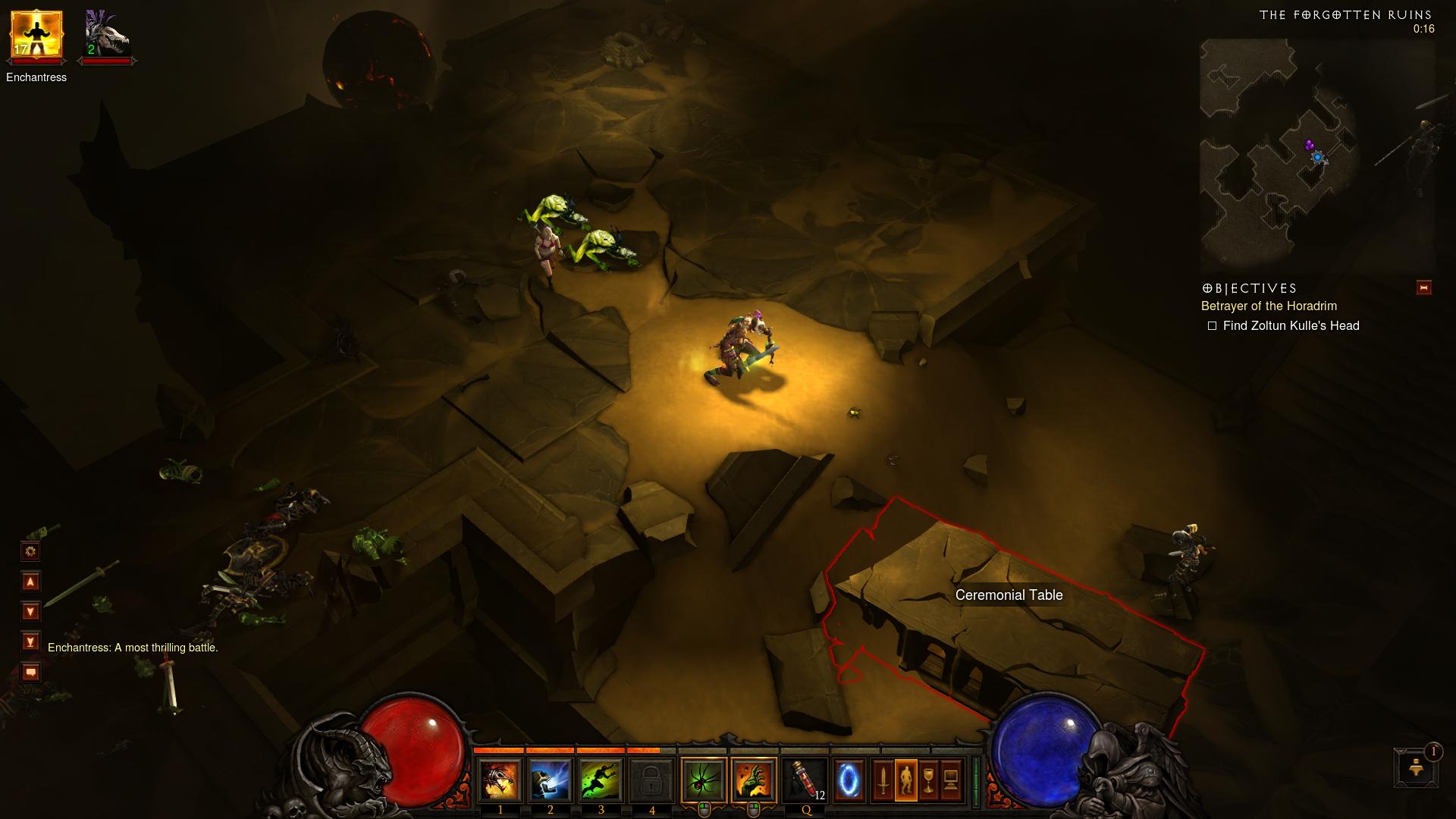Screen dimensions: 1456x819
Task: Open chat settings gear button
Action: click(30, 551)
